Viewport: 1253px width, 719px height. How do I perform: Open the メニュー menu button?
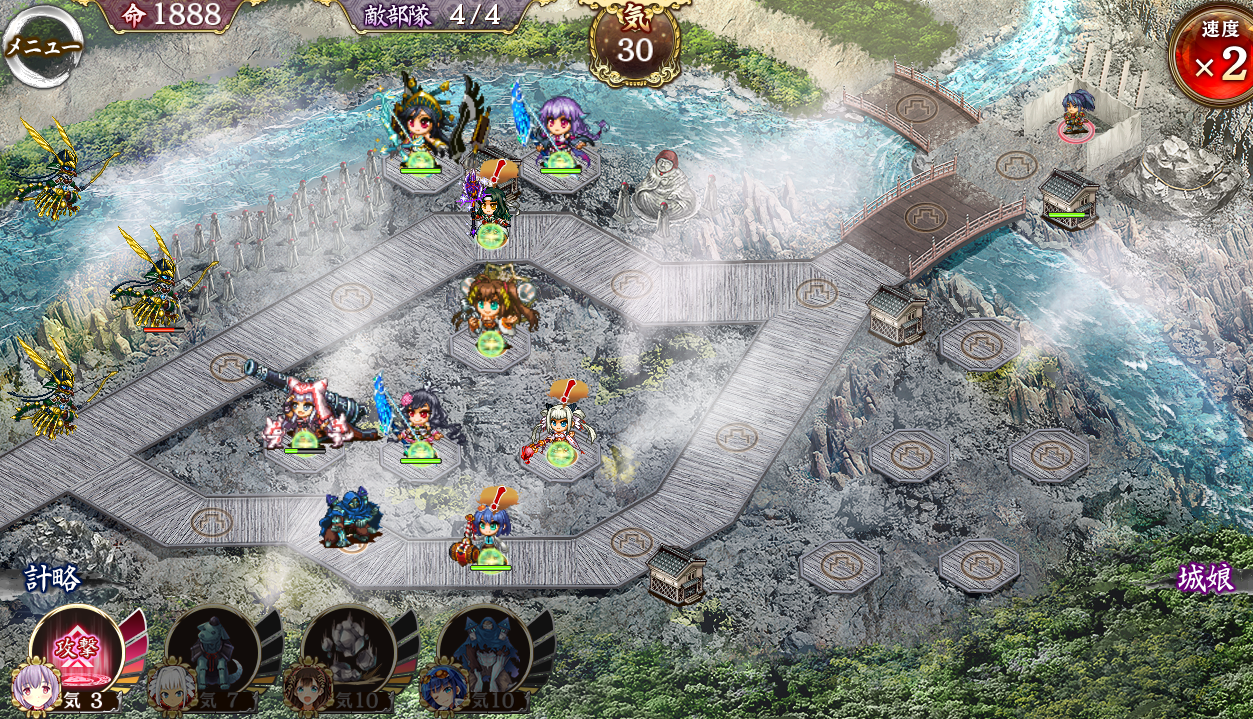[42, 46]
